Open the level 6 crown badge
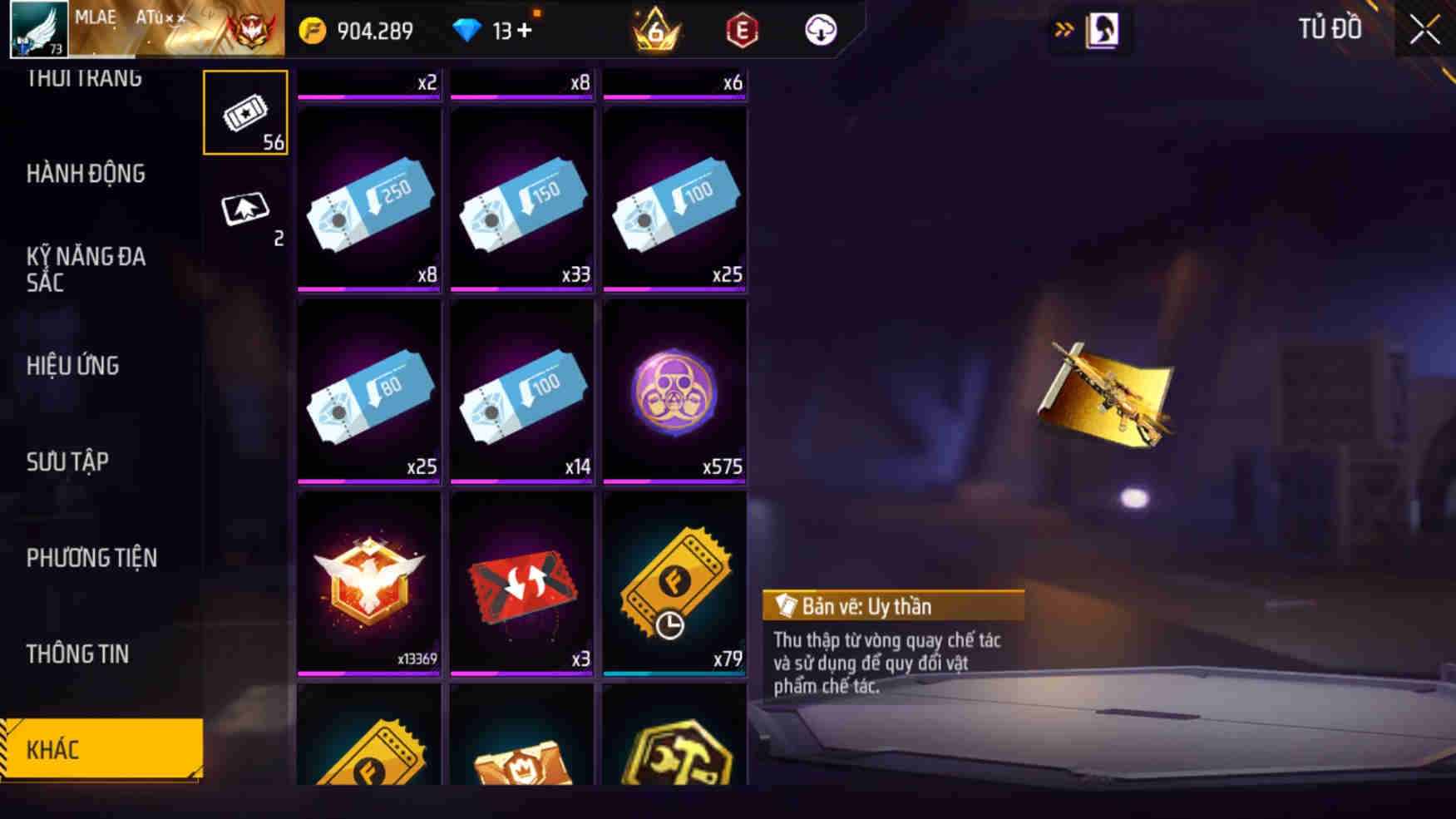Viewport: 1456px width, 819px height. point(657,30)
